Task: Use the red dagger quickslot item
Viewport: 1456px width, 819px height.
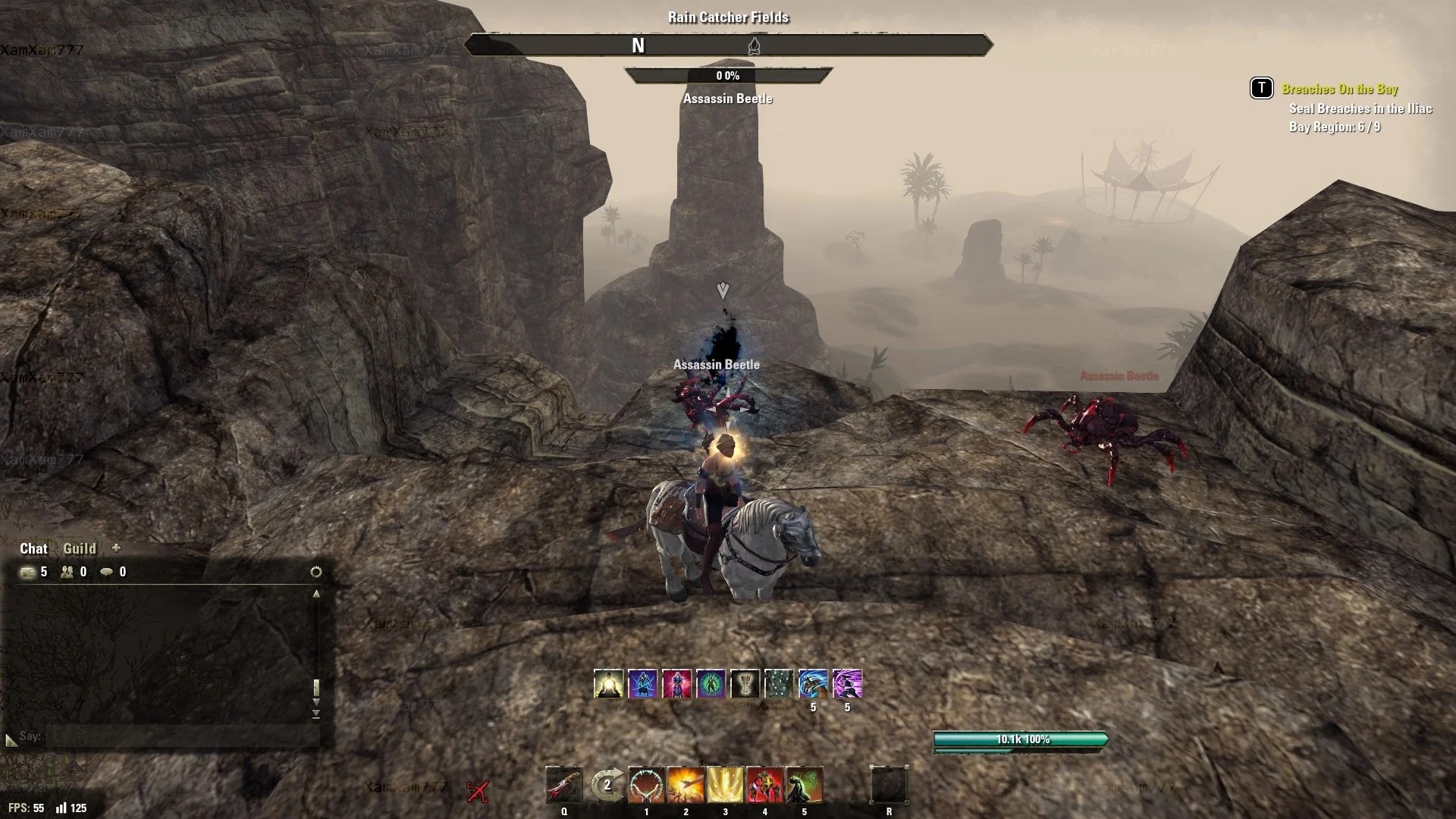Action: click(x=564, y=785)
